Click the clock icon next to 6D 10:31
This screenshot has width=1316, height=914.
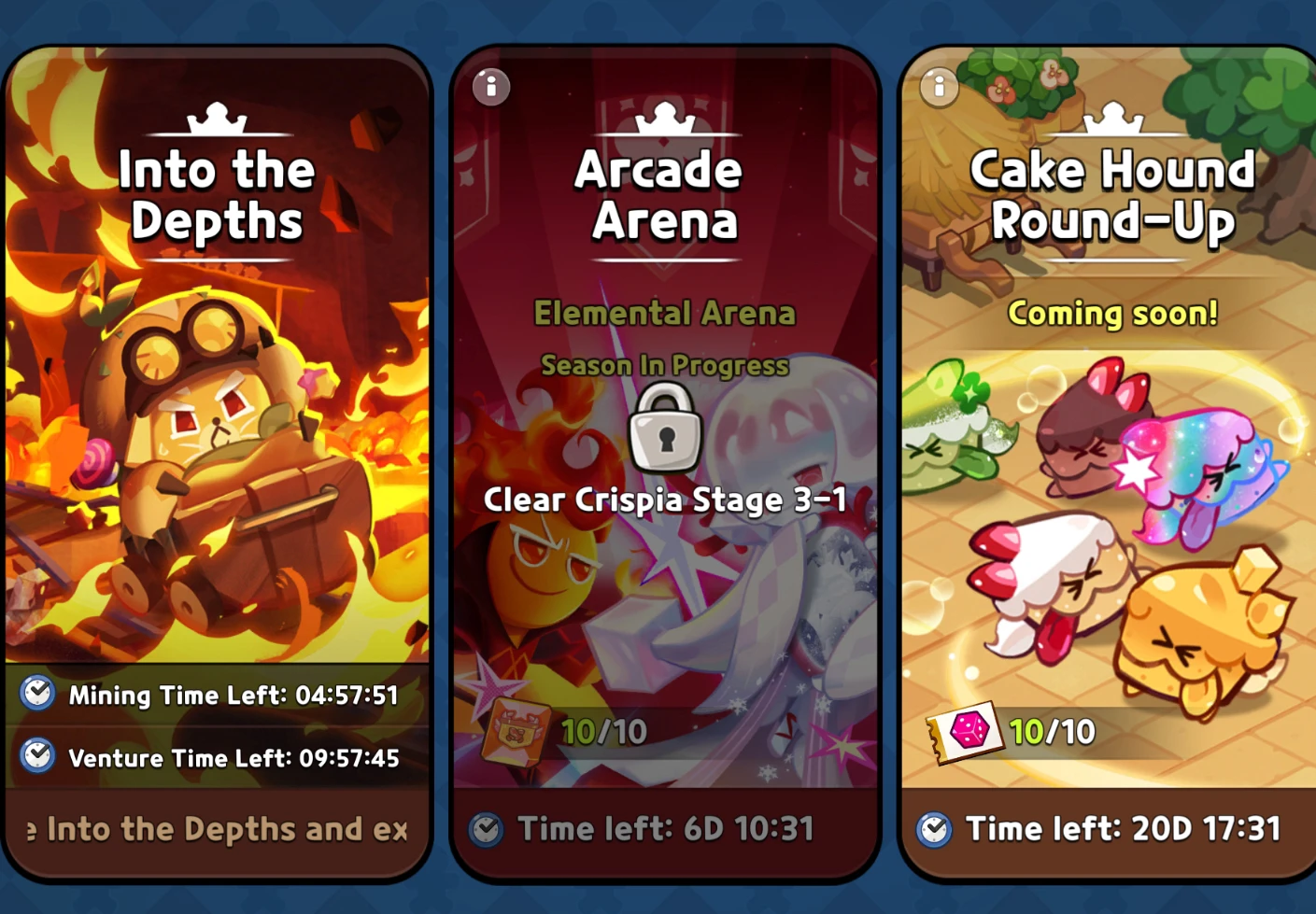(x=488, y=828)
